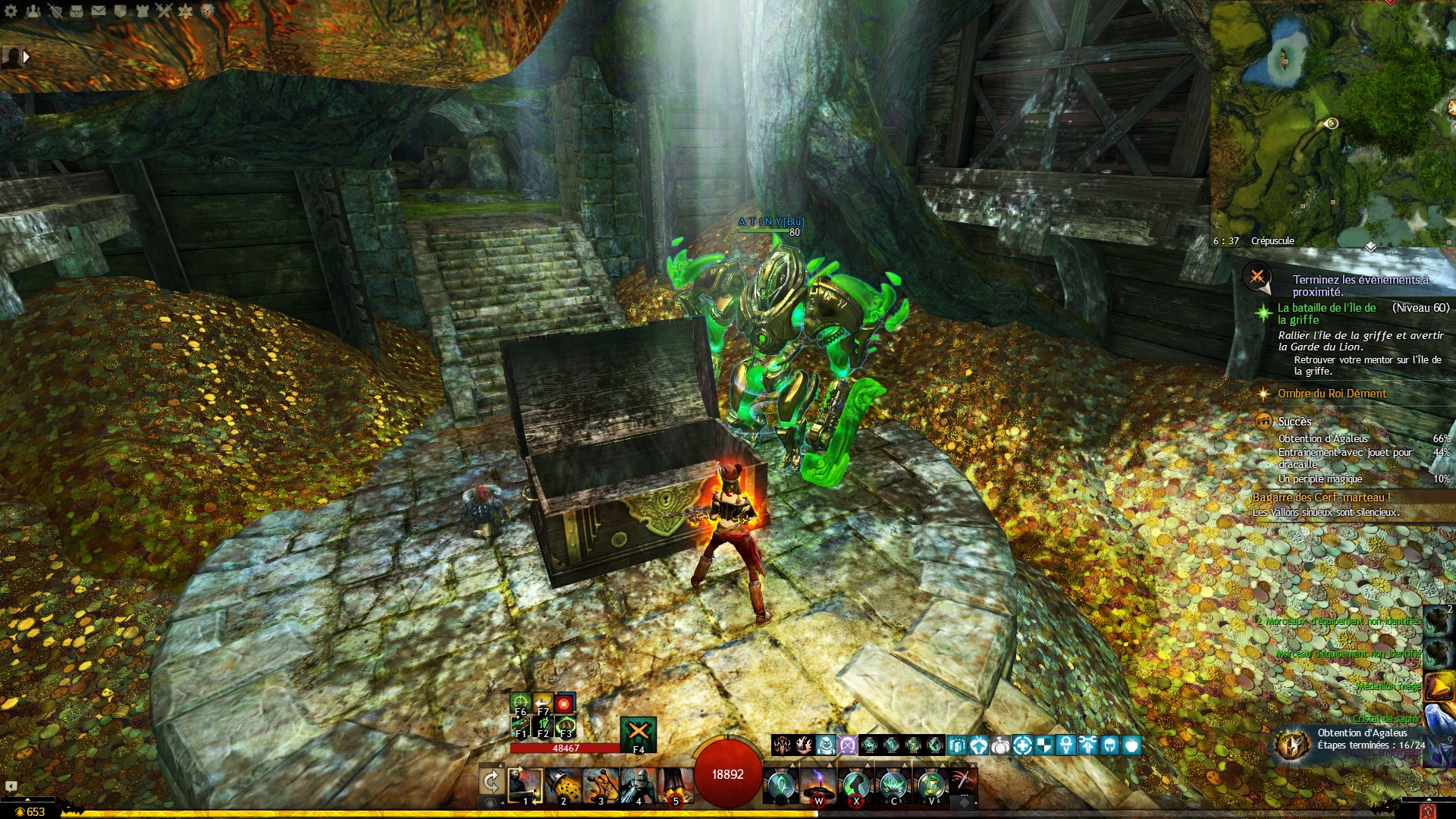Open the crossed swords PvP panel
Screen dimensions: 1456x819
165,11
